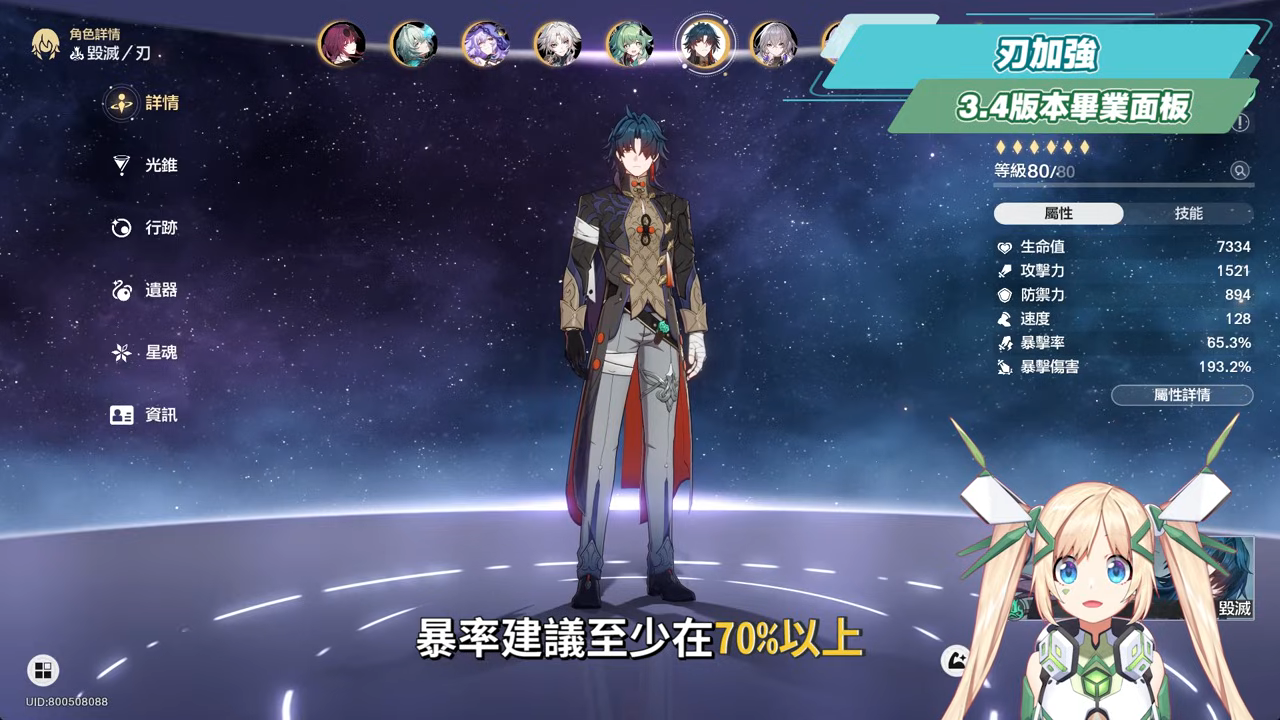Open the 光錐 light cone page

146,165
